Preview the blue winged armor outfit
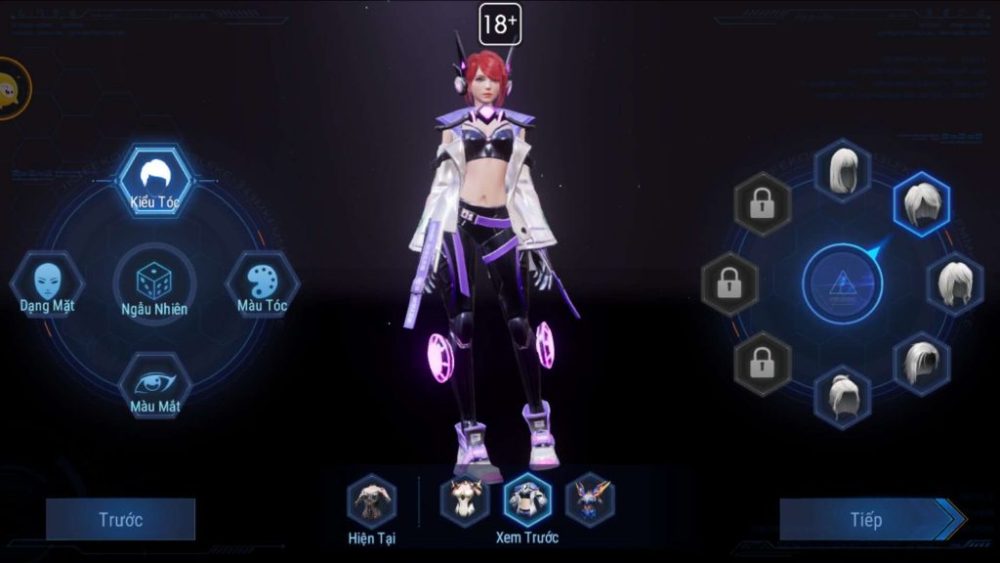This screenshot has height=563, width=1000. [590, 500]
